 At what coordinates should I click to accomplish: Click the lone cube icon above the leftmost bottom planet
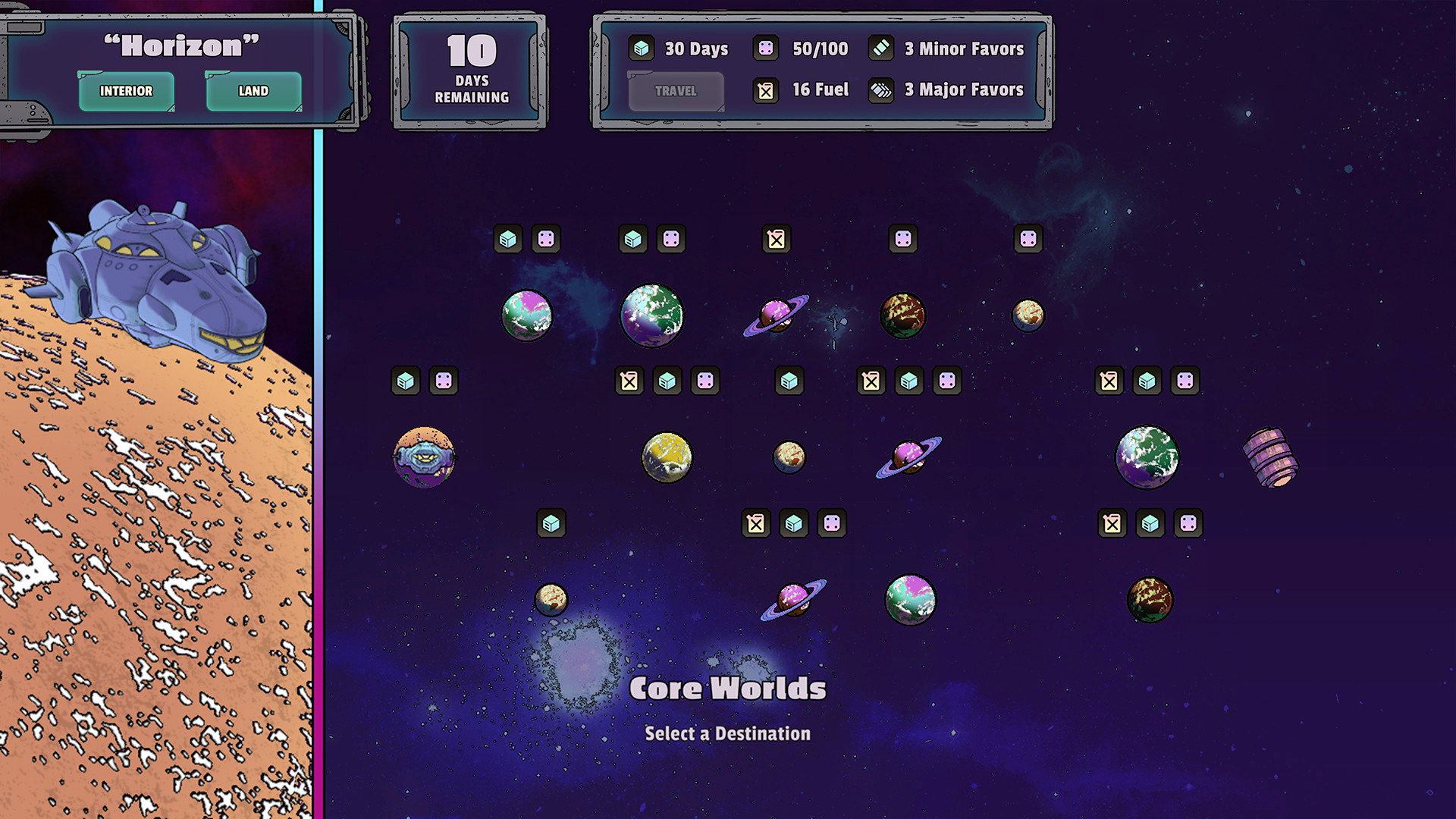click(551, 523)
